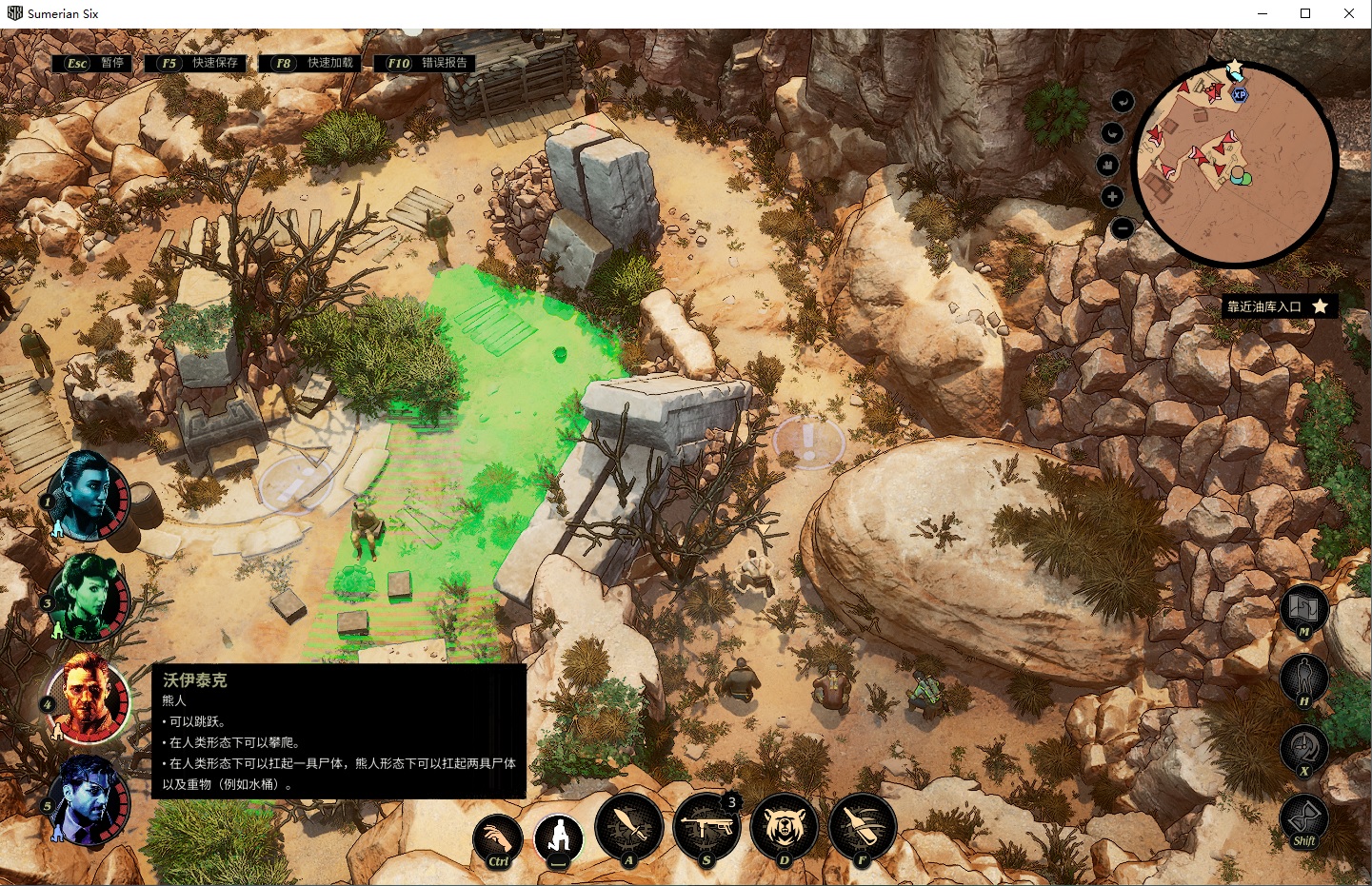
Task: Choose Wojtek's red-bearded portrait
Action: [87, 698]
